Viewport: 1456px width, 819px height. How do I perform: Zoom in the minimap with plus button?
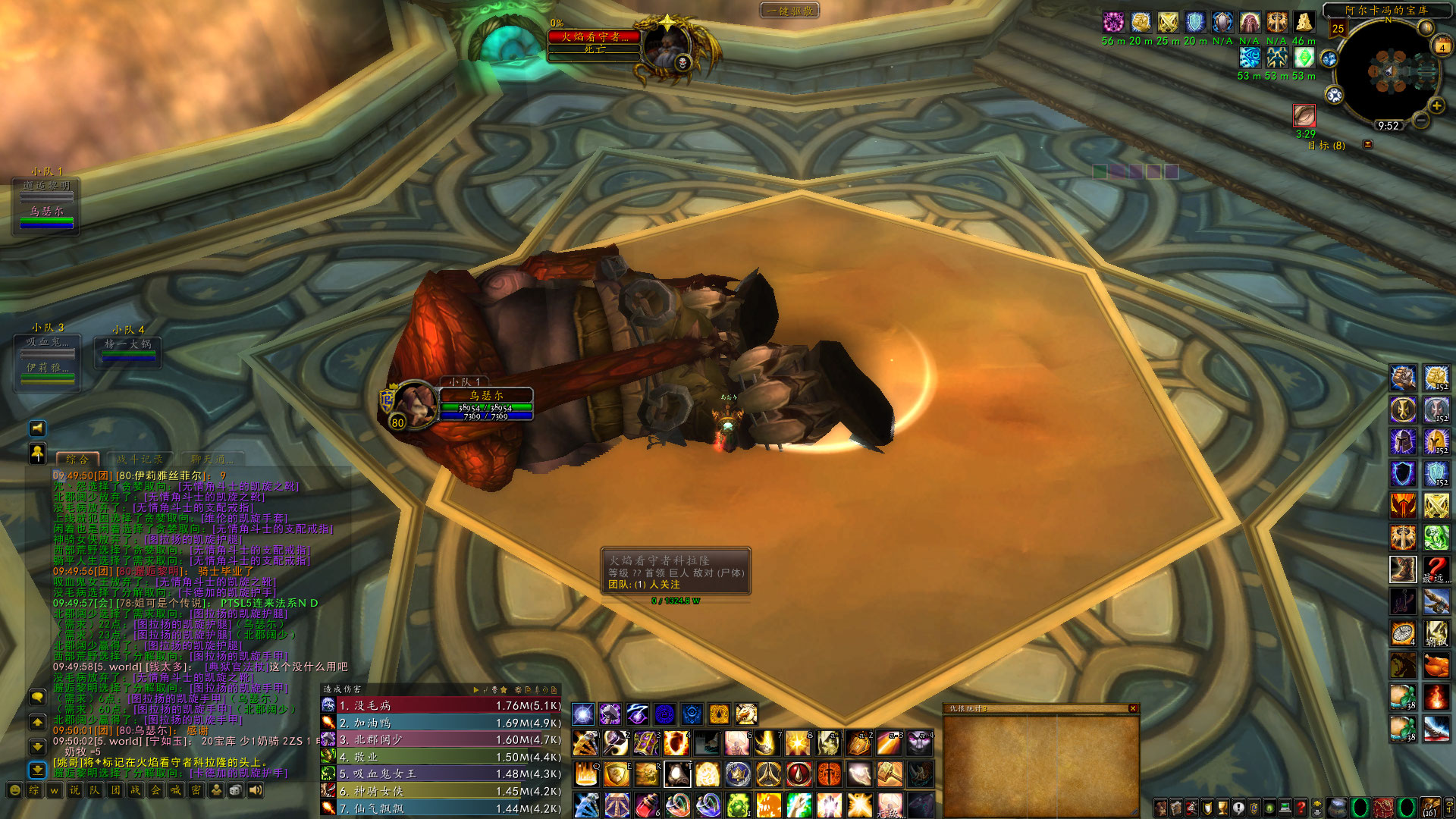coord(1436,105)
